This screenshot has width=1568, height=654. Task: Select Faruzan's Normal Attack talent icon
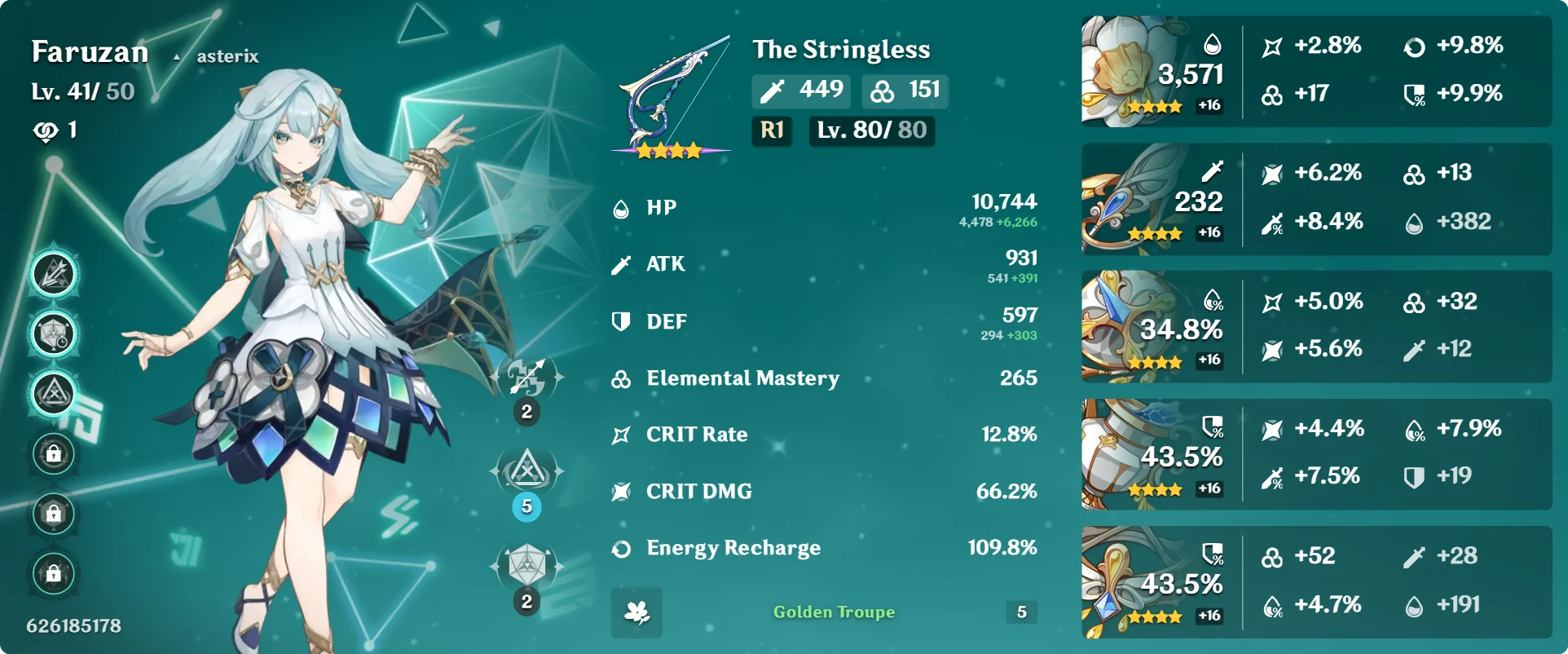526,377
